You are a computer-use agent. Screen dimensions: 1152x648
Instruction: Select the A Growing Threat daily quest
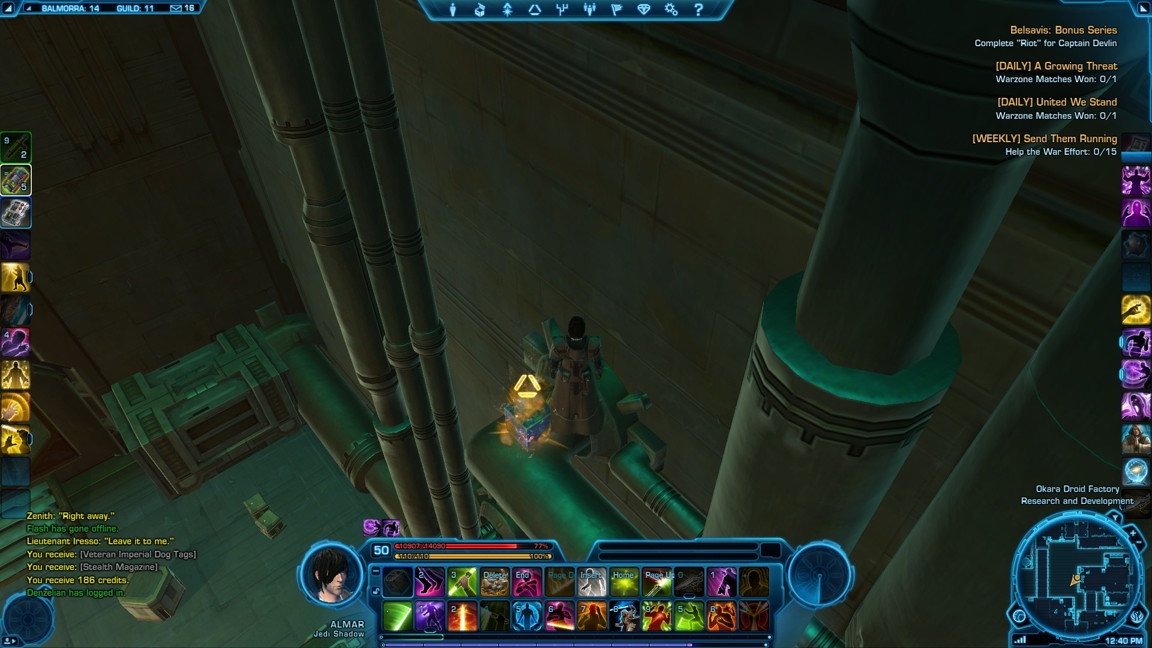tap(1056, 66)
